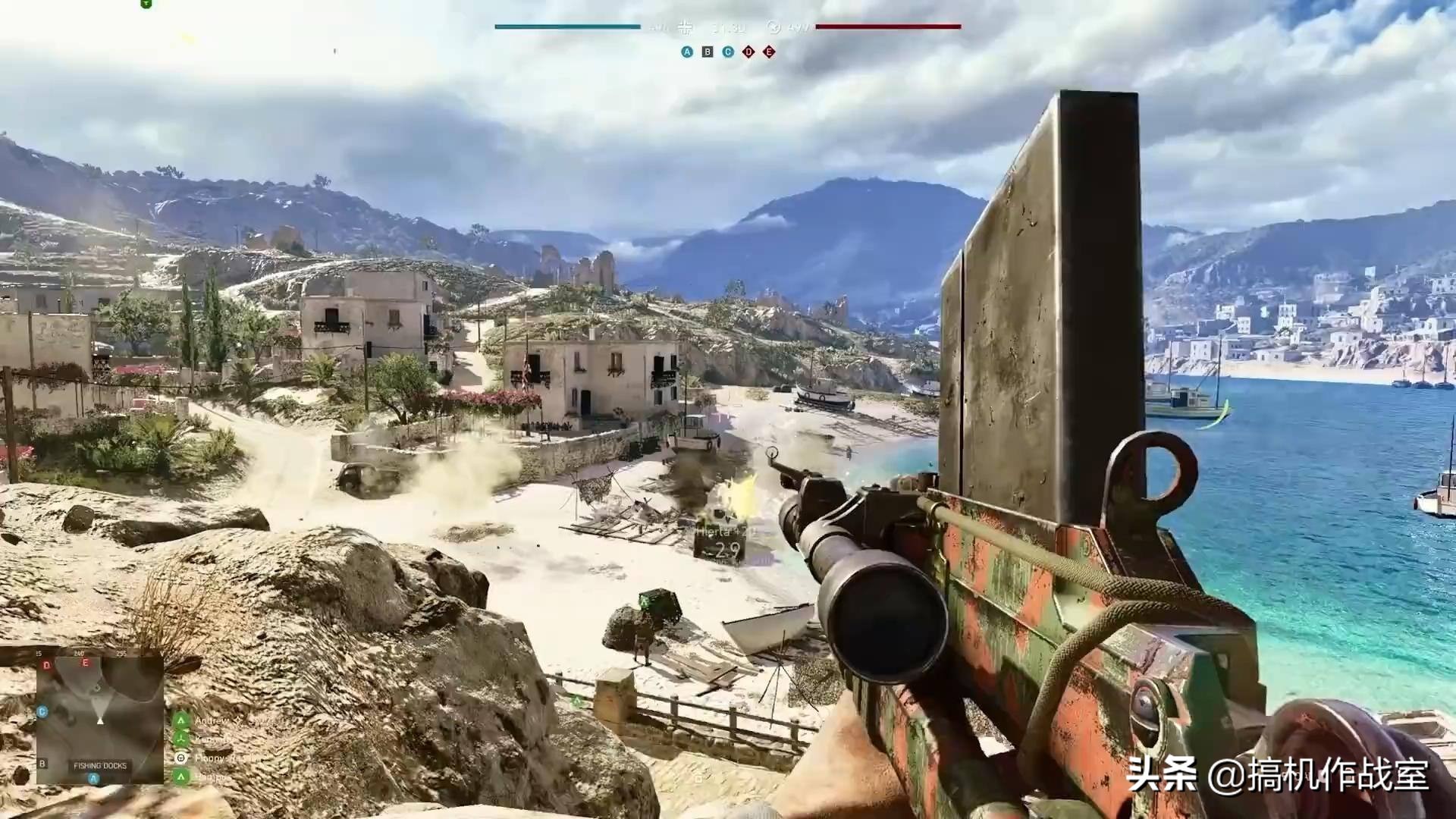Click the red E marker on the minimap
1456x819 pixels.
[x=85, y=662]
